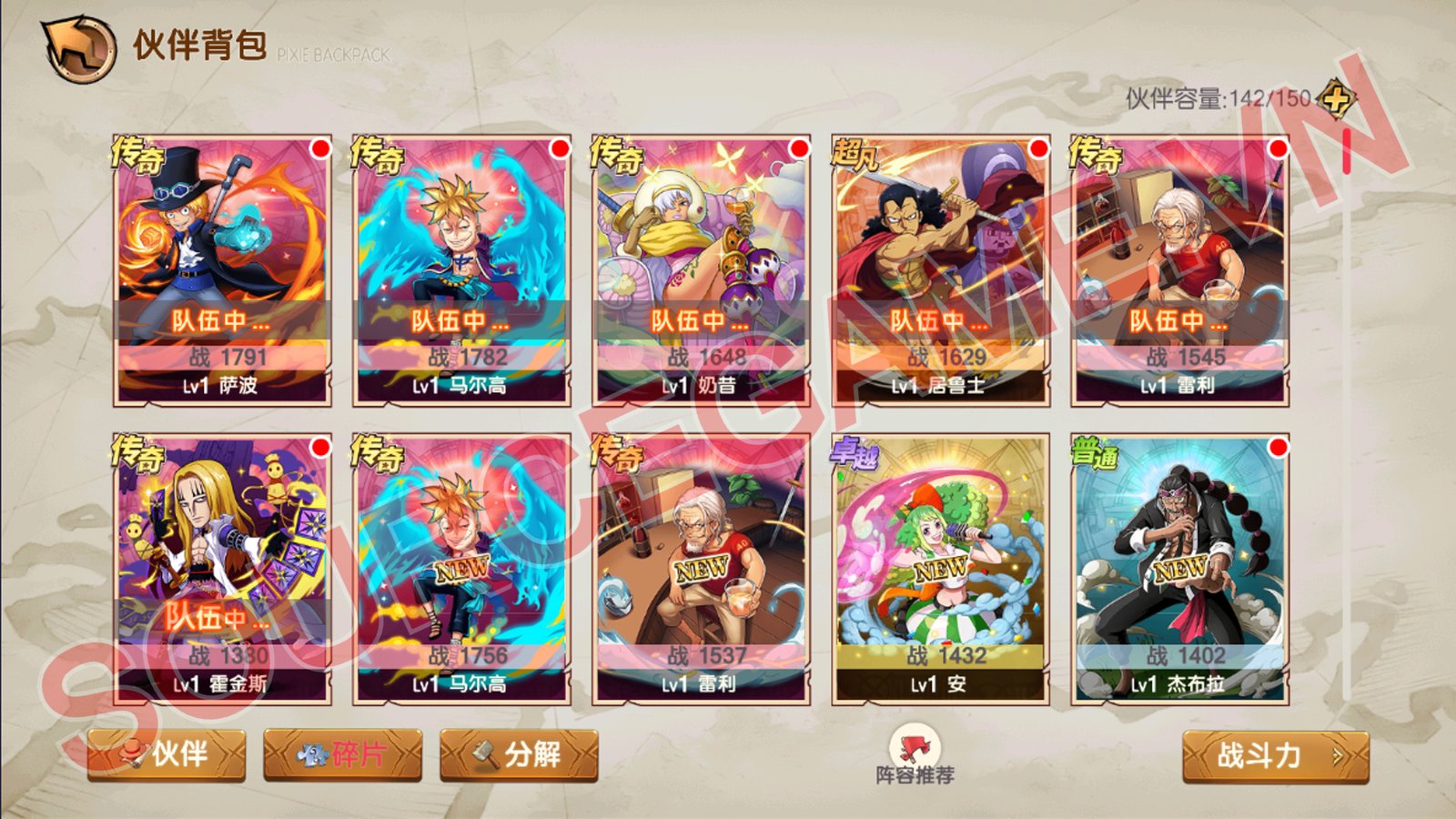Select the NEW 马尔高 card with power 1756
This screenshot has width=1456, height=819.
click(x=461, y=569)
